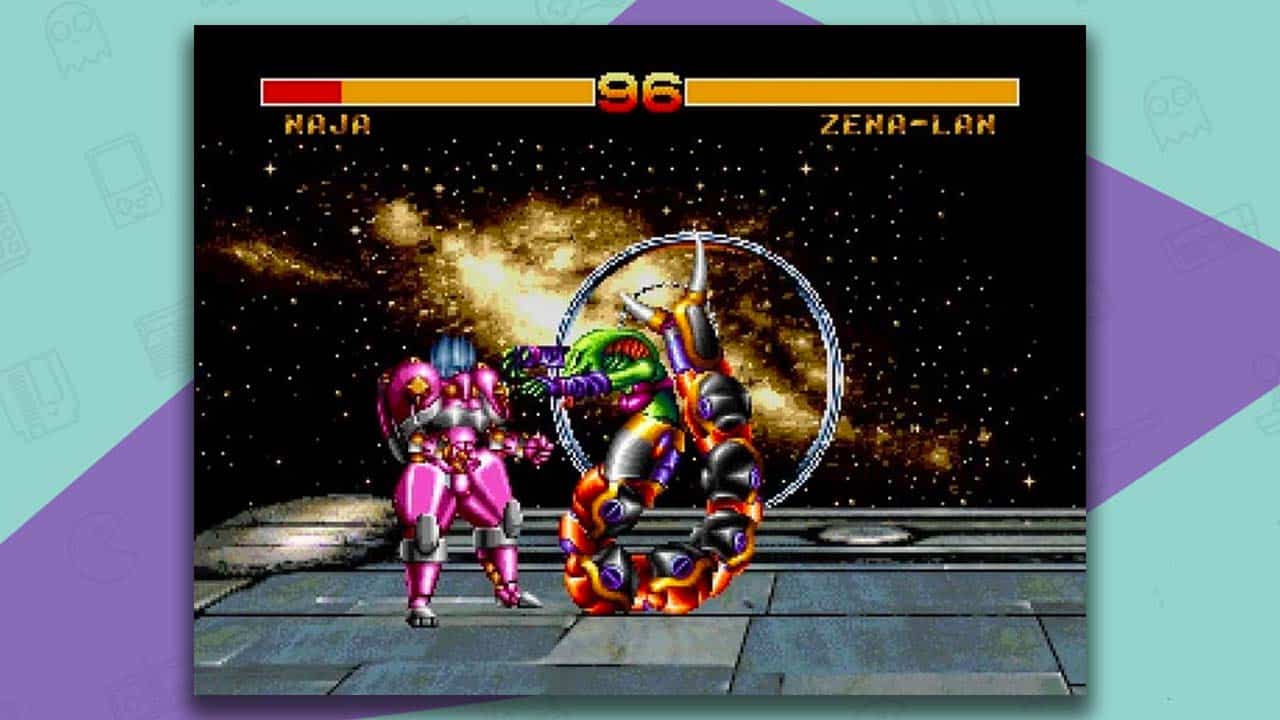The width and height of the screenshot is (1280, 720).
Task: Expand the NAJA name label
Action: click(x=330, y=123)
